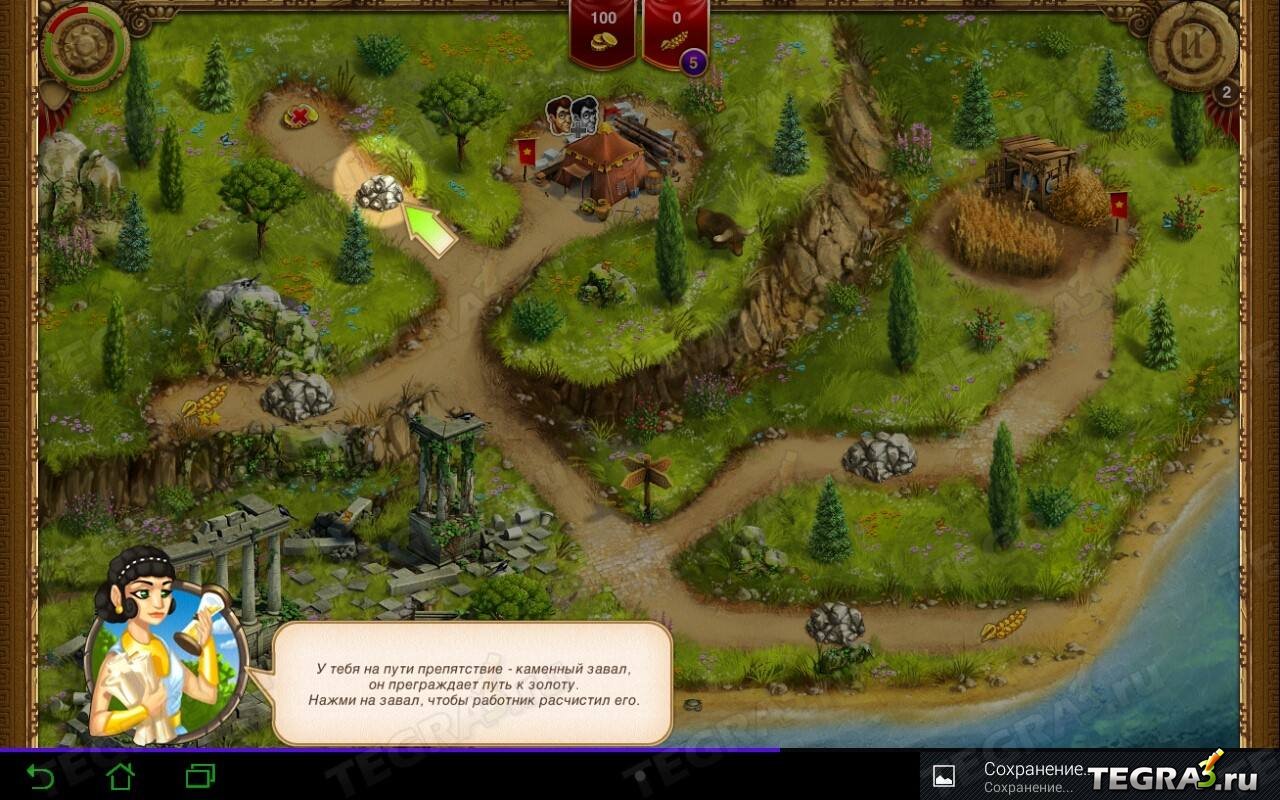Go to the Android home screen
This screenshot has width=1280, height=800.
(x=120, y=776)
